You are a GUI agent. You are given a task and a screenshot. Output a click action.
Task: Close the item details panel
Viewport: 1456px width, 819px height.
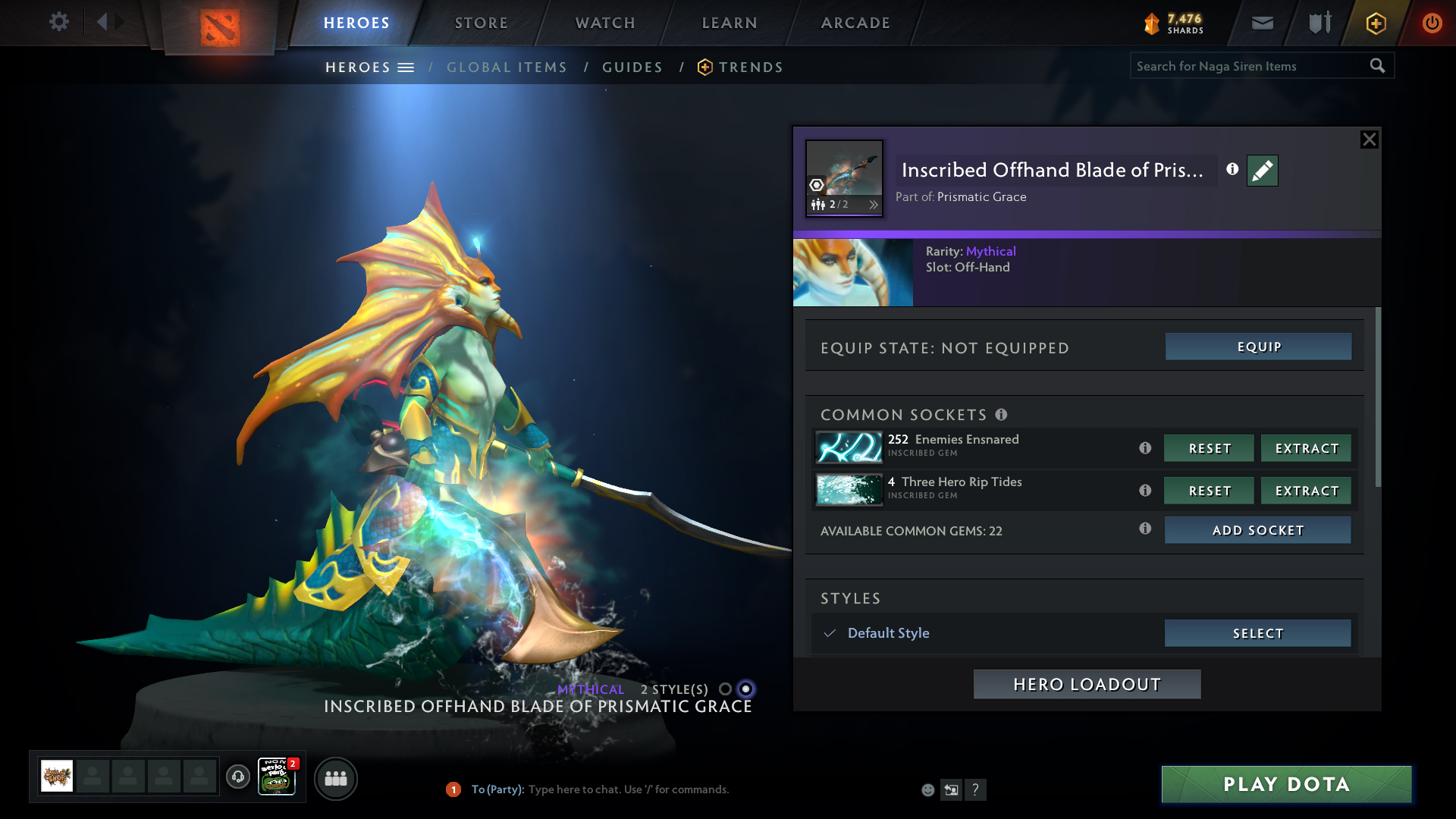pos(1369,140)
